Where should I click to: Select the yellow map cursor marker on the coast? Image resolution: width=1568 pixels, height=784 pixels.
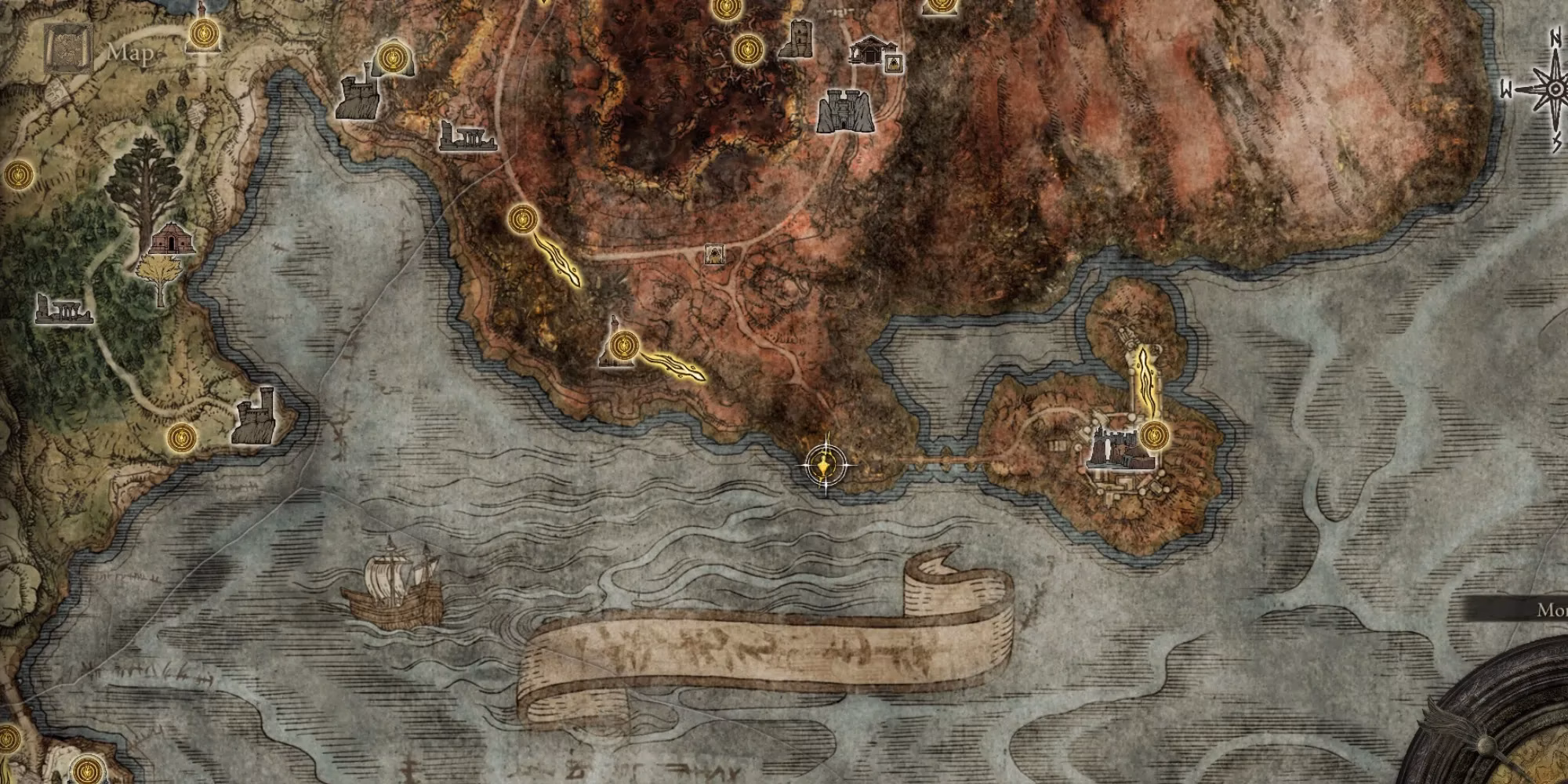(825, 468)
